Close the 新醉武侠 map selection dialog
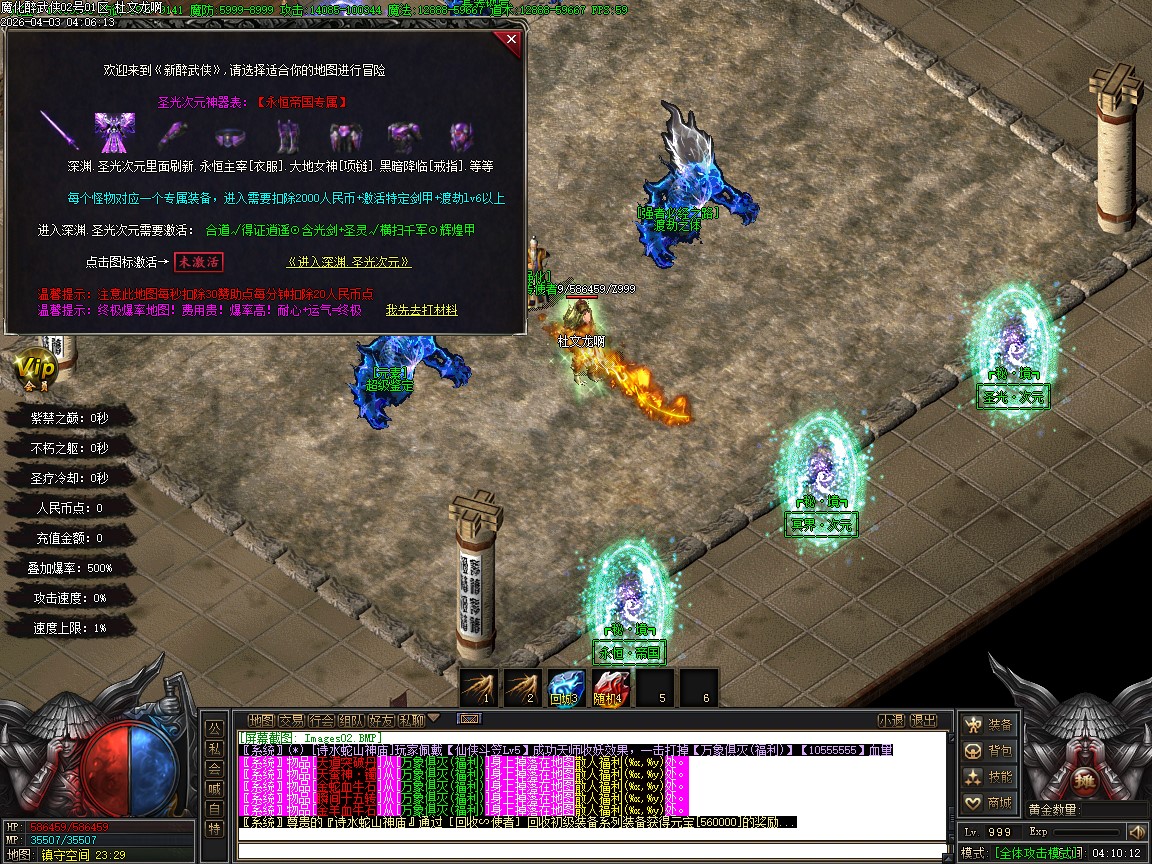This screenshot has width=1152, height=864. pos(511,41)
